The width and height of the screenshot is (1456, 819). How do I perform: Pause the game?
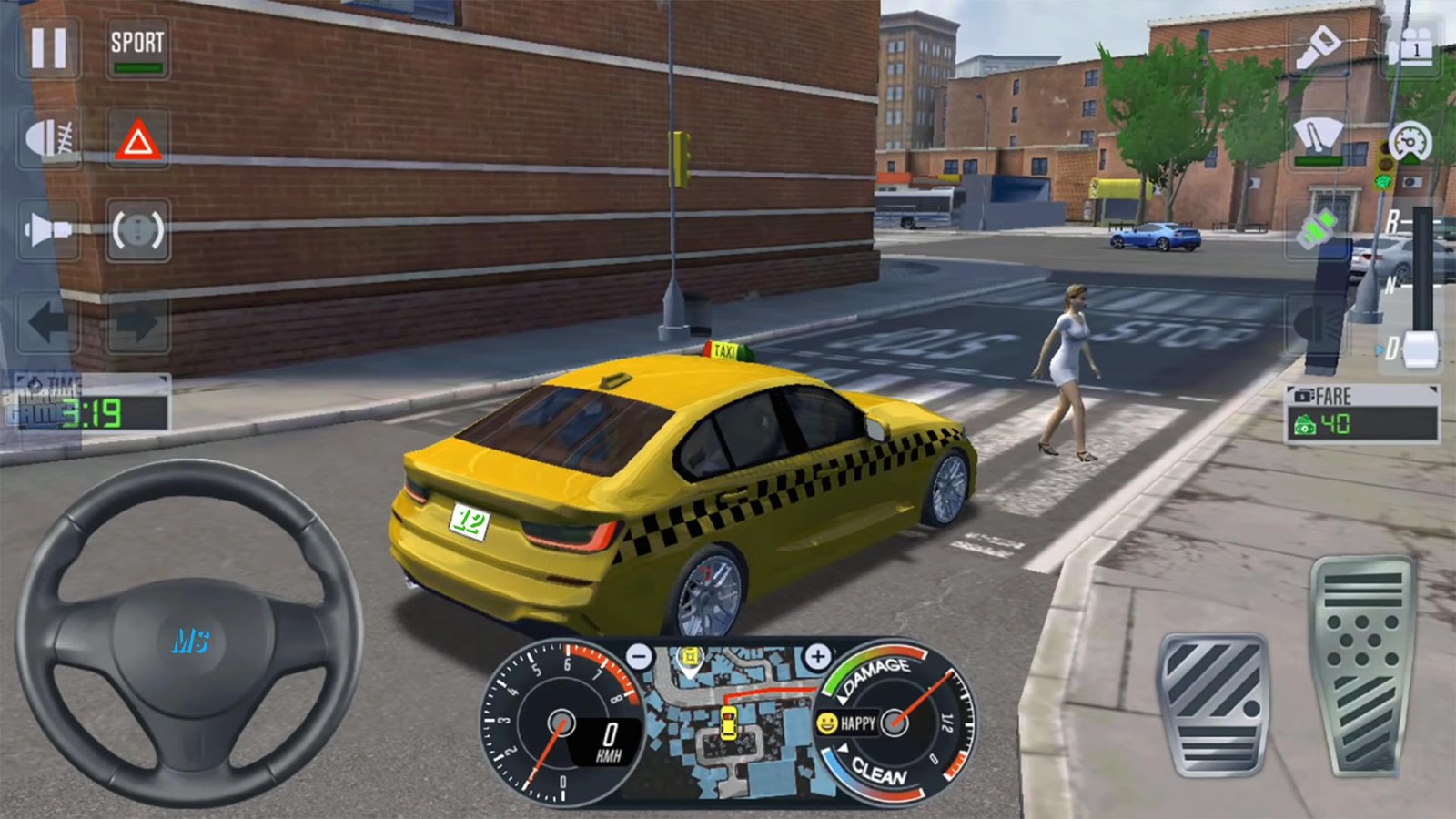coord(48,47)
